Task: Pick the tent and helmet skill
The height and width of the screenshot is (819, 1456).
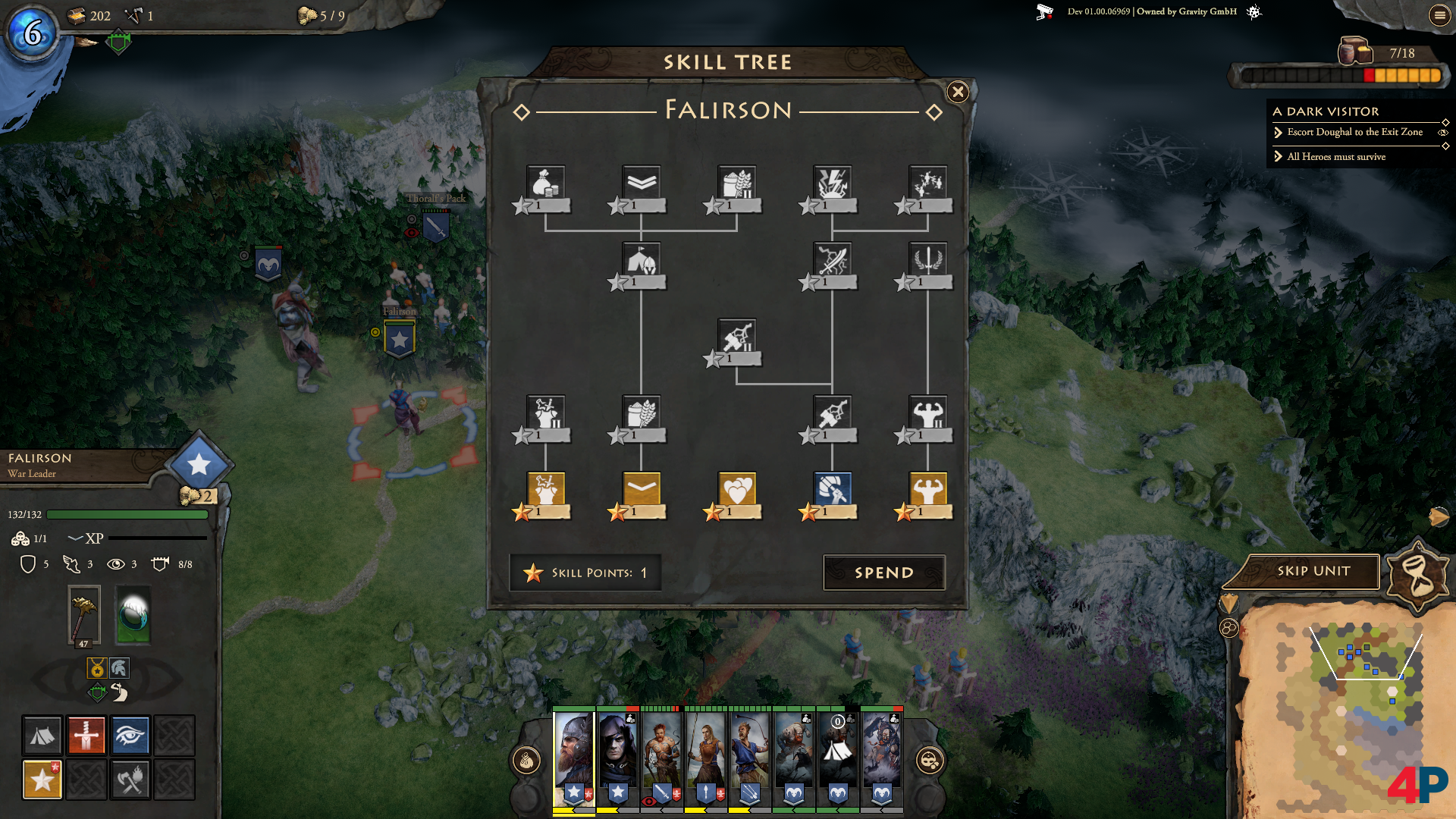Action: coord(642,259)
